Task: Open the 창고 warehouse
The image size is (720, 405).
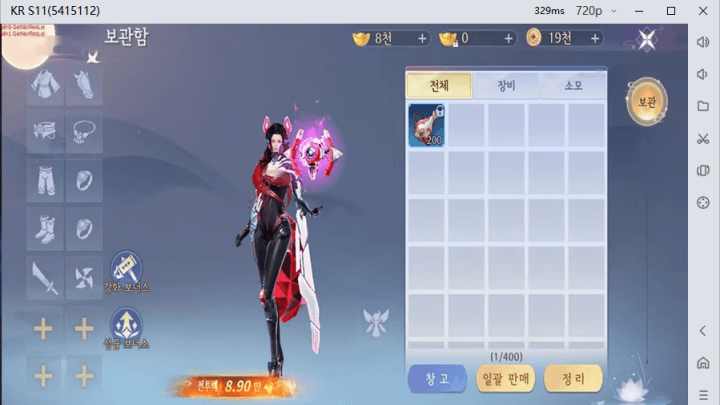Action: [438, 378]
